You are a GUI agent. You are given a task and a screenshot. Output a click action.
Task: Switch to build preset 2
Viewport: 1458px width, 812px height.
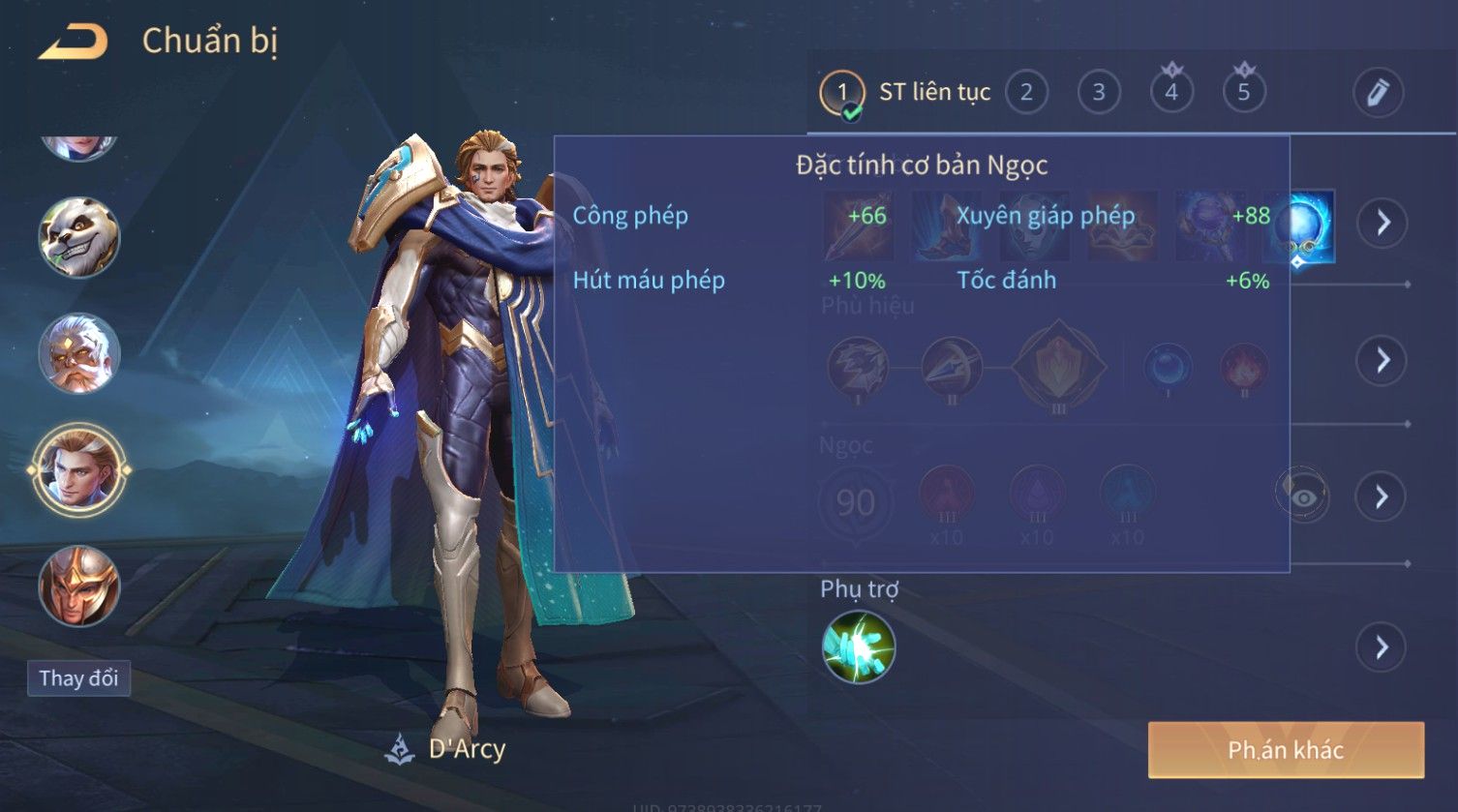click(1026, 93)
